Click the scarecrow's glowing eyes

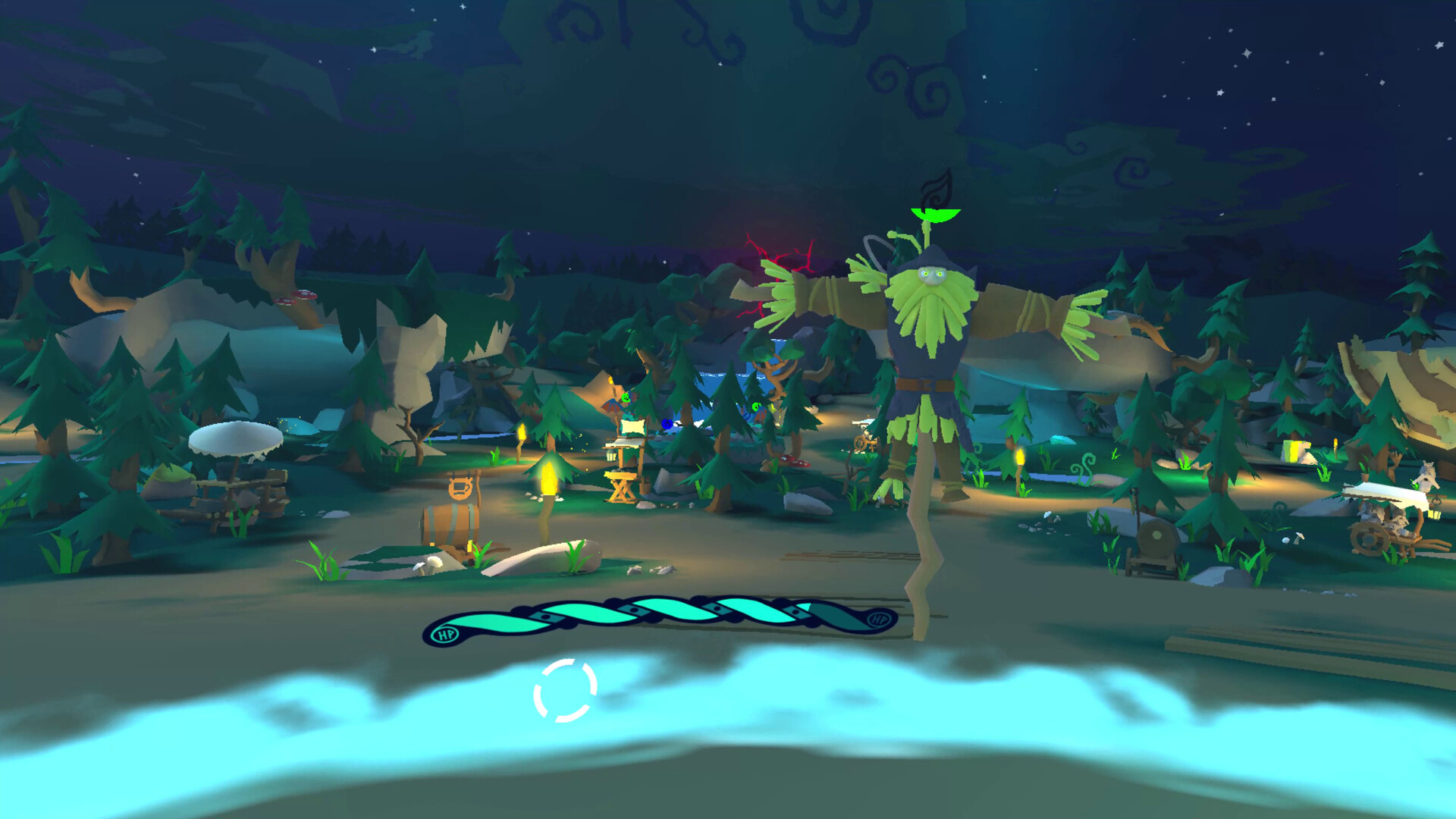click(931, 275)
